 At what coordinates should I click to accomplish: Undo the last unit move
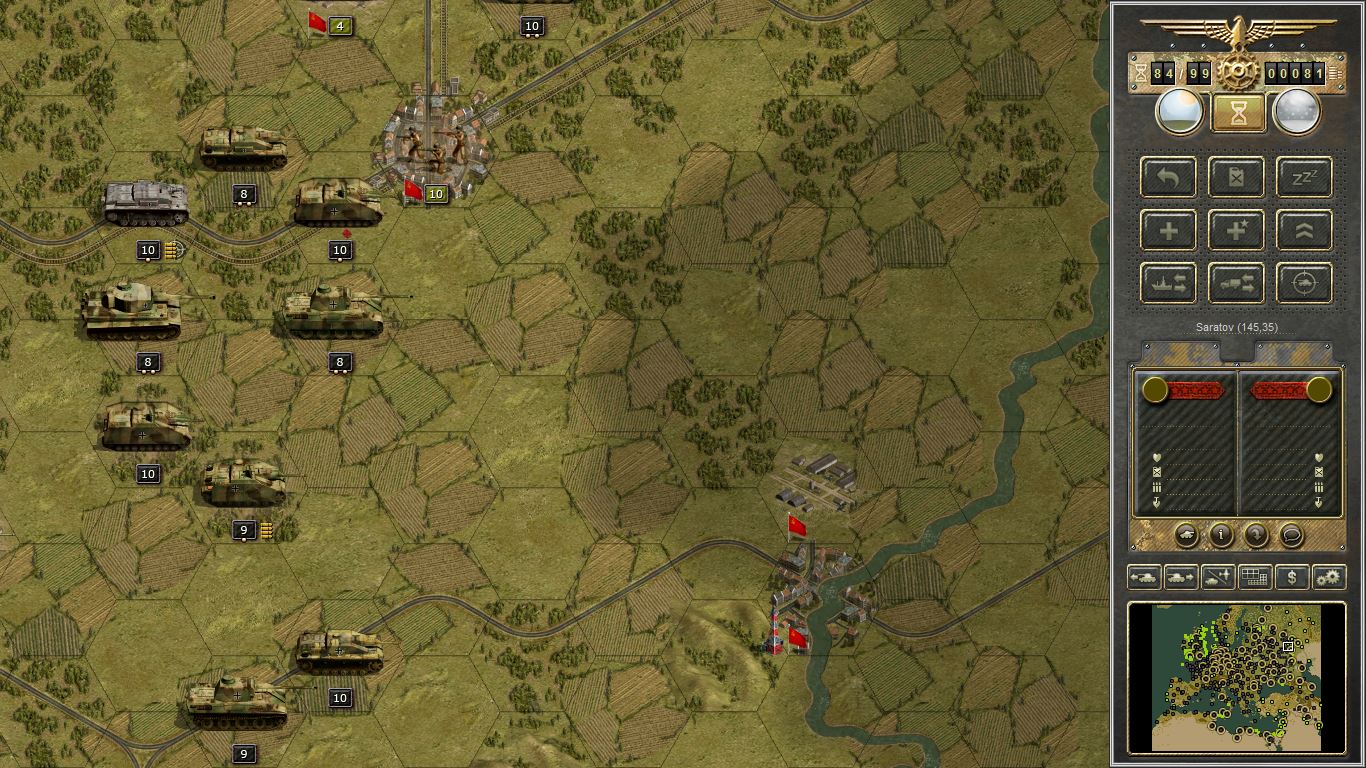pos(1168,177)
